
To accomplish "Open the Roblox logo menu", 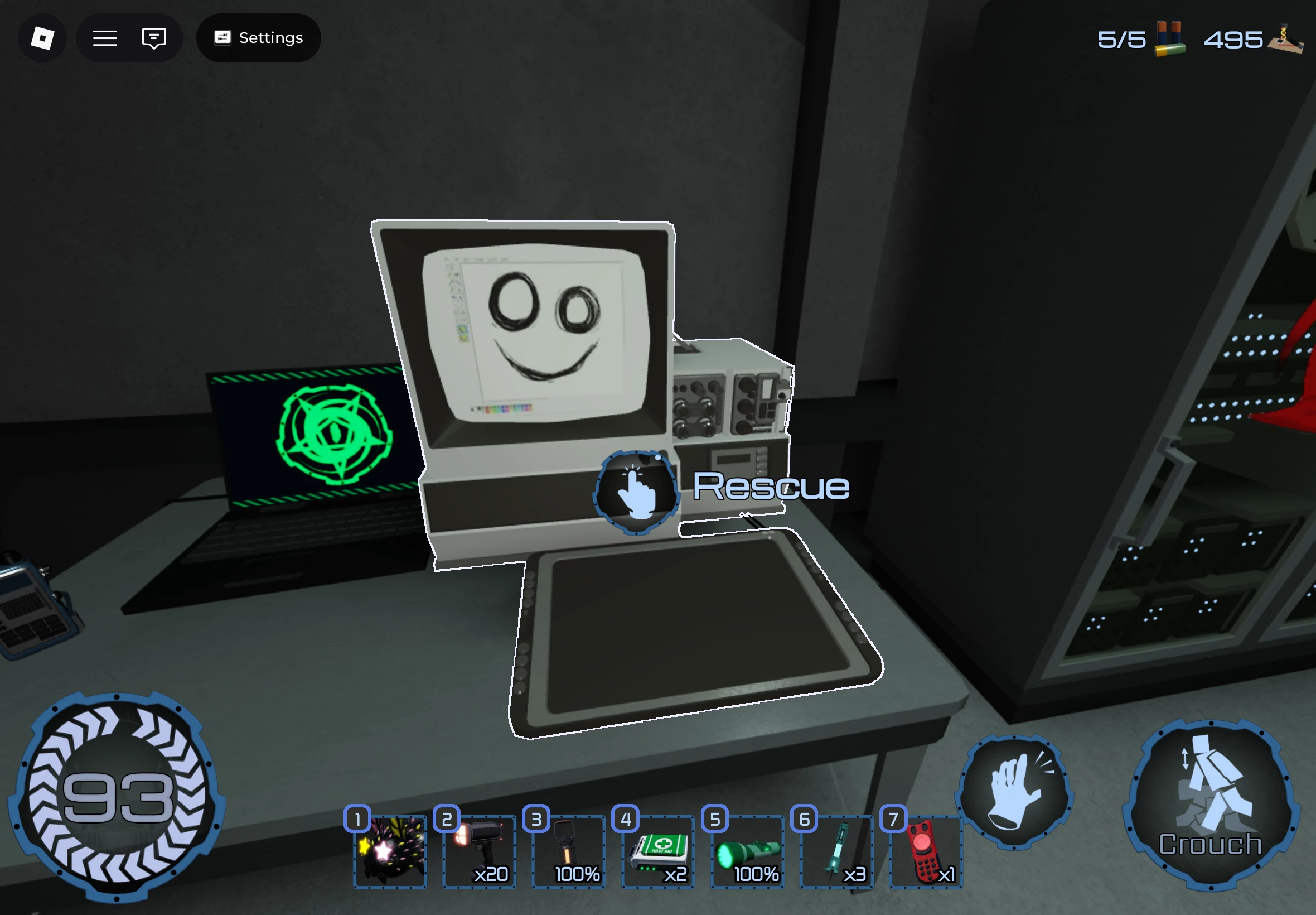I will [42, 38].
